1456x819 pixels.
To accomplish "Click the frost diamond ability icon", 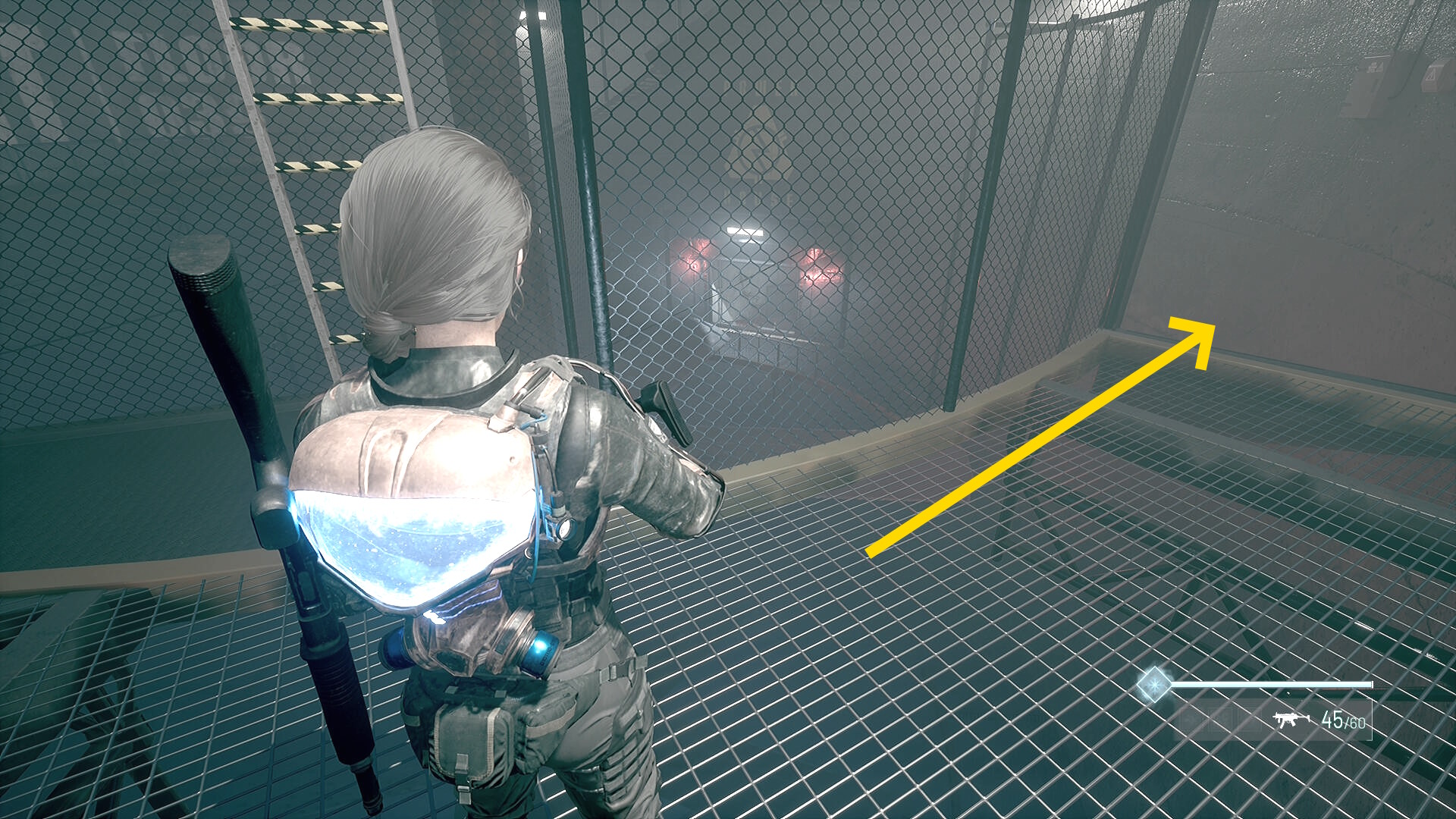I will point(1153,685).
